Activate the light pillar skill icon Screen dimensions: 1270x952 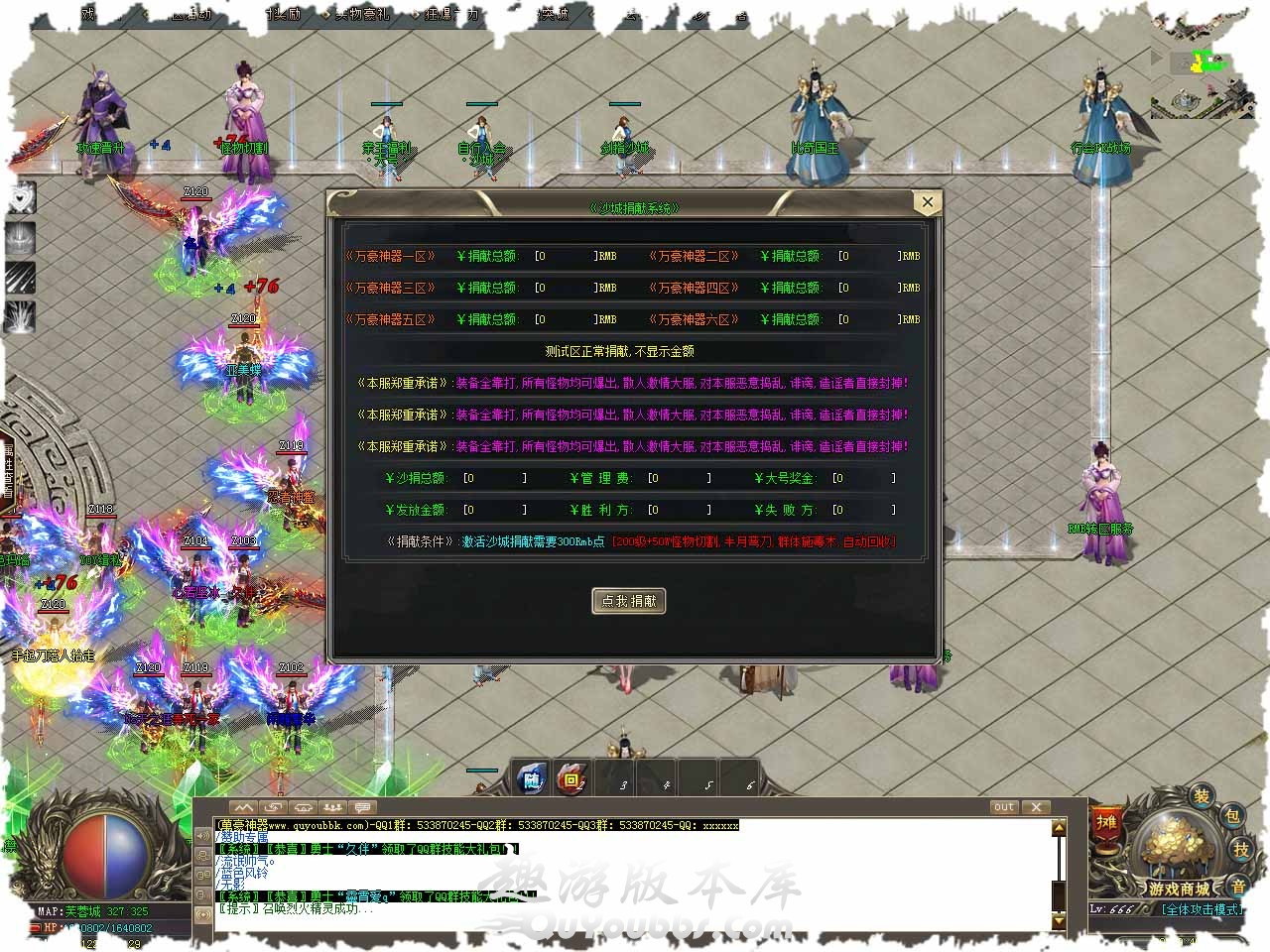22,238
